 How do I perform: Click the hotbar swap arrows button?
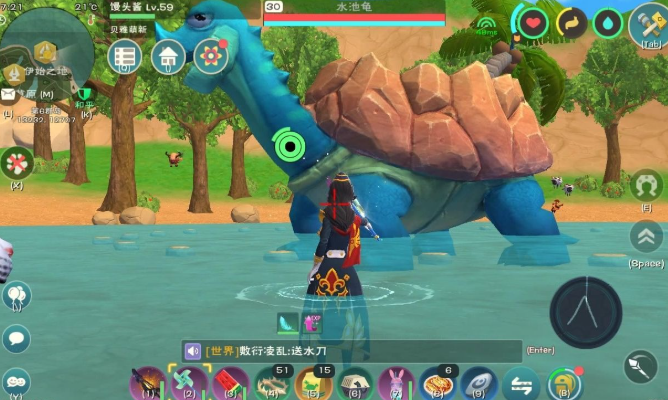(520, 382)
